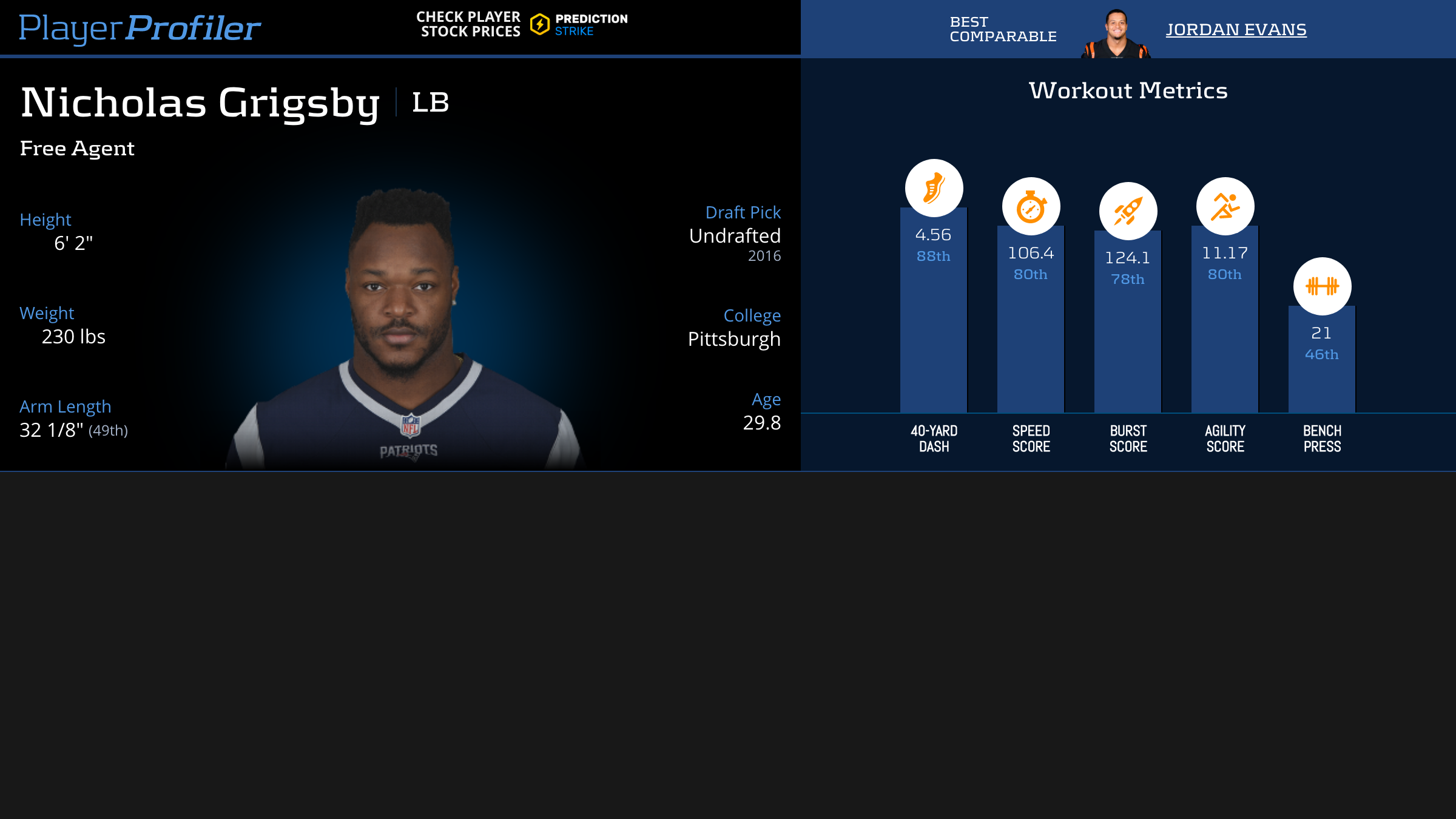Open the Jordan Evans comparable player link
The image size is (1456, 819).
(1236, 29)
